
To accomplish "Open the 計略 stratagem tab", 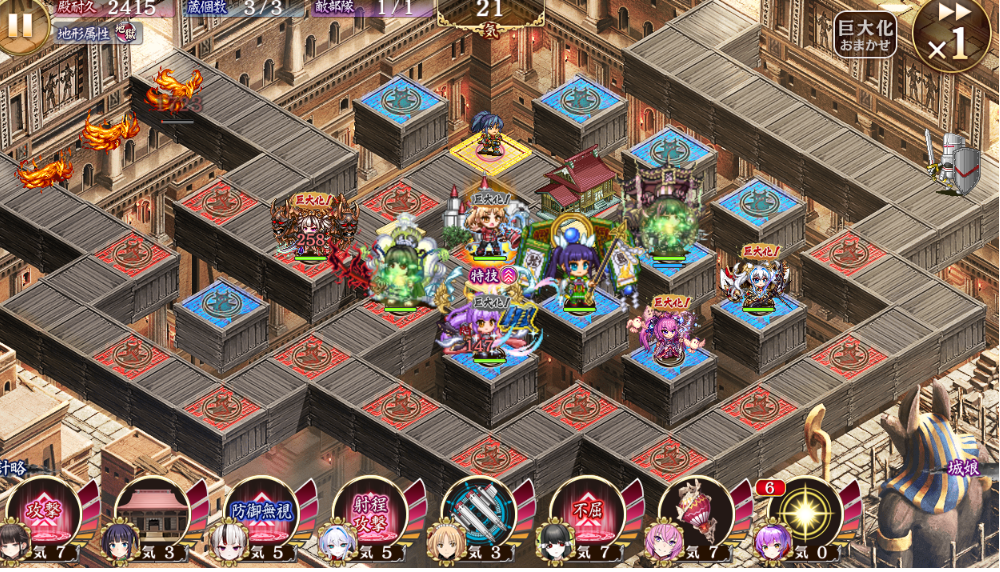I will (x=12, y=467).
